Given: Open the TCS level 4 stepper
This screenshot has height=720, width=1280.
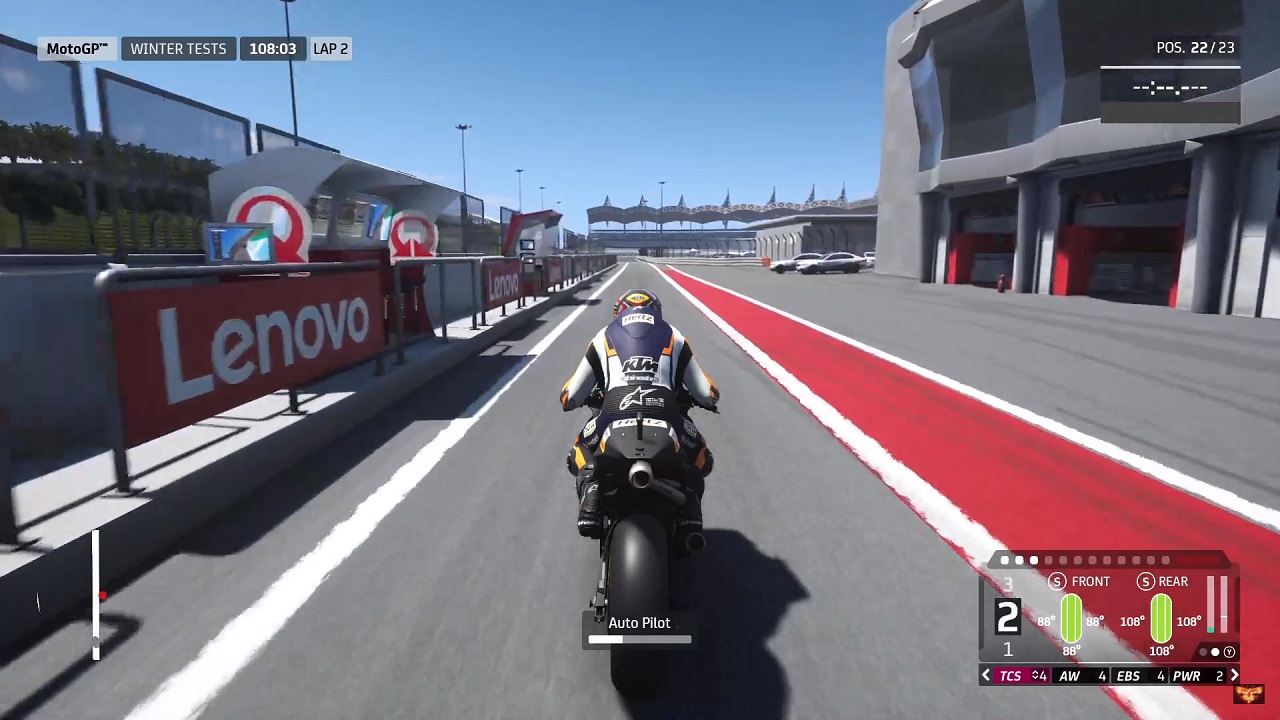Looking at the screenshot, I should [x=1038, y=675].
